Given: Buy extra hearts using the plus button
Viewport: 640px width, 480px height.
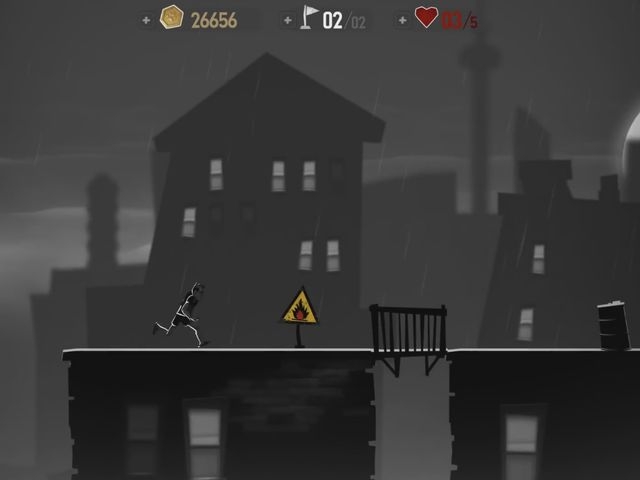Looking at the screenshot, I should [x=402, y=19].
